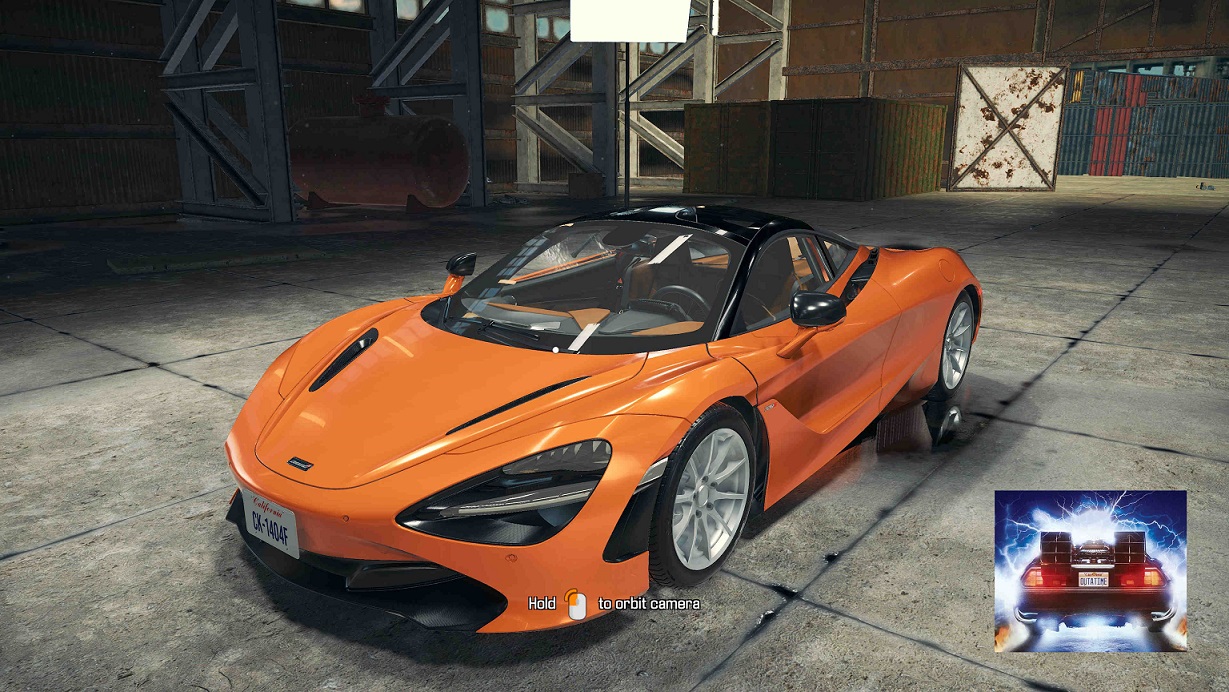This screenshot has width=1229, height=692.
Task: Open the DeLorean Back to the Future thumbnail
Action: click(x=1090, y=570)
